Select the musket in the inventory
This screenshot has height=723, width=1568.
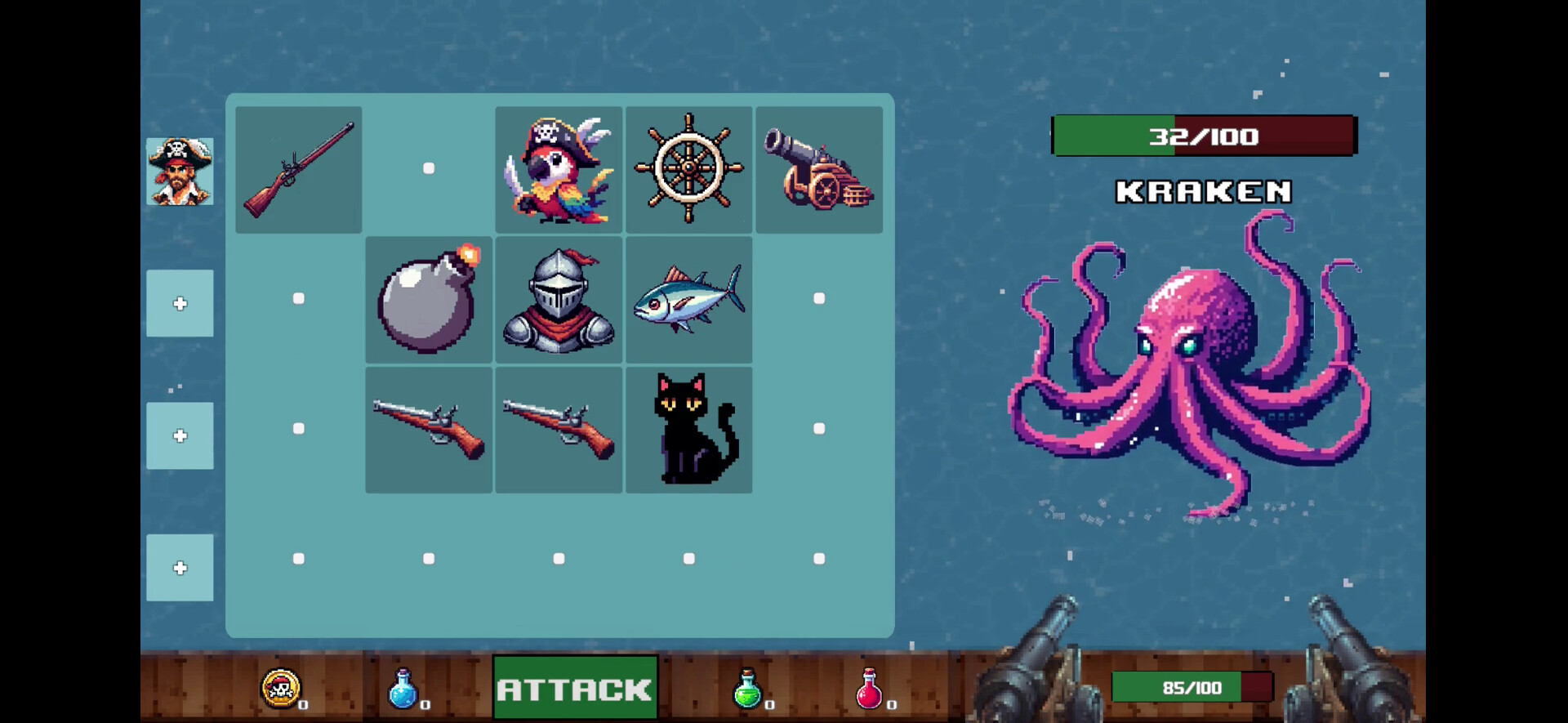[298, 167]
